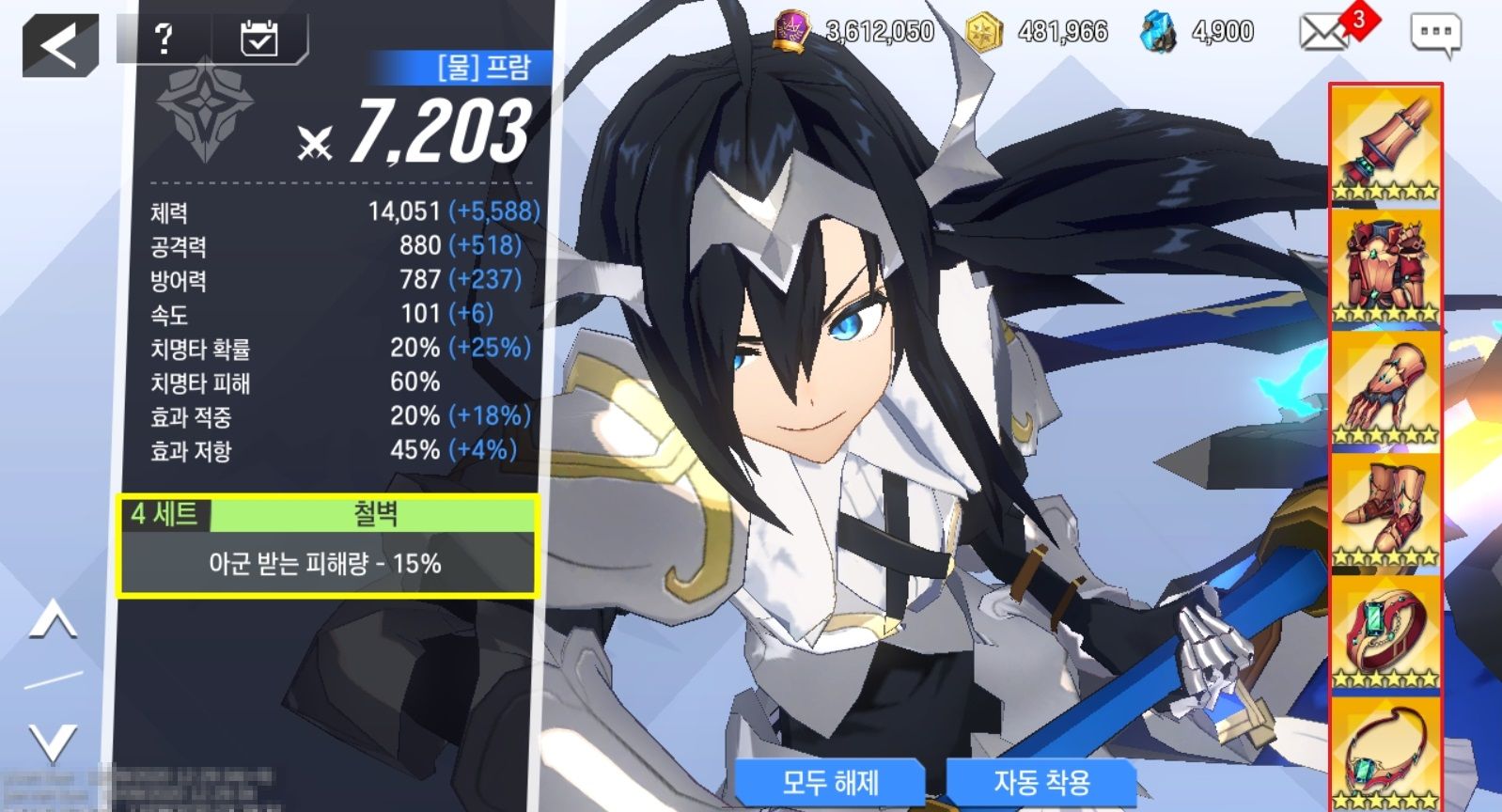
Task: Select the equipped boots slot
Action: [1385, 511]
